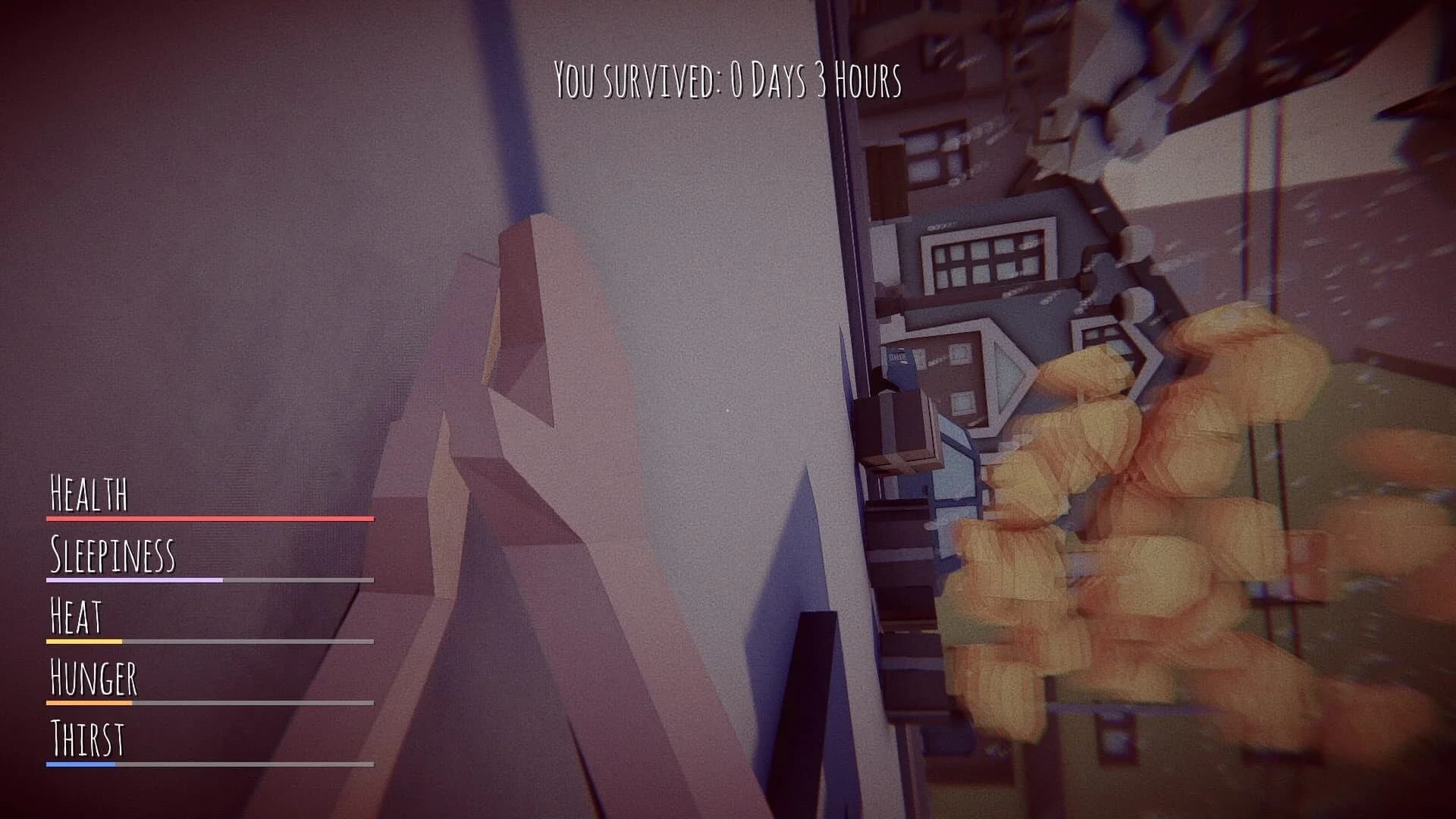Click the red Health bar
The height and width of the screenshot is (819, 1456).
209,519
